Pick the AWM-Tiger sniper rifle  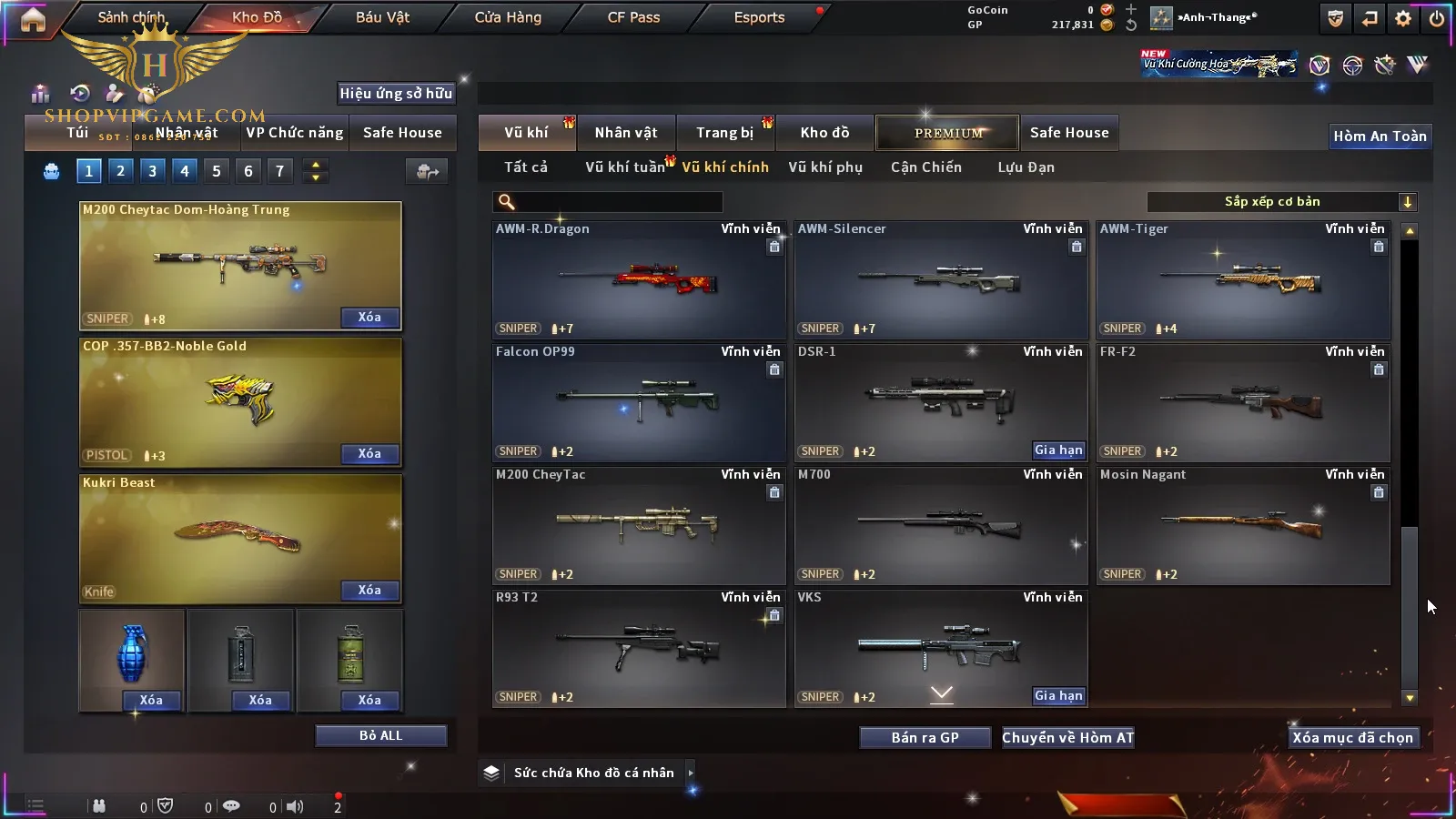[x=1242, y=280]
